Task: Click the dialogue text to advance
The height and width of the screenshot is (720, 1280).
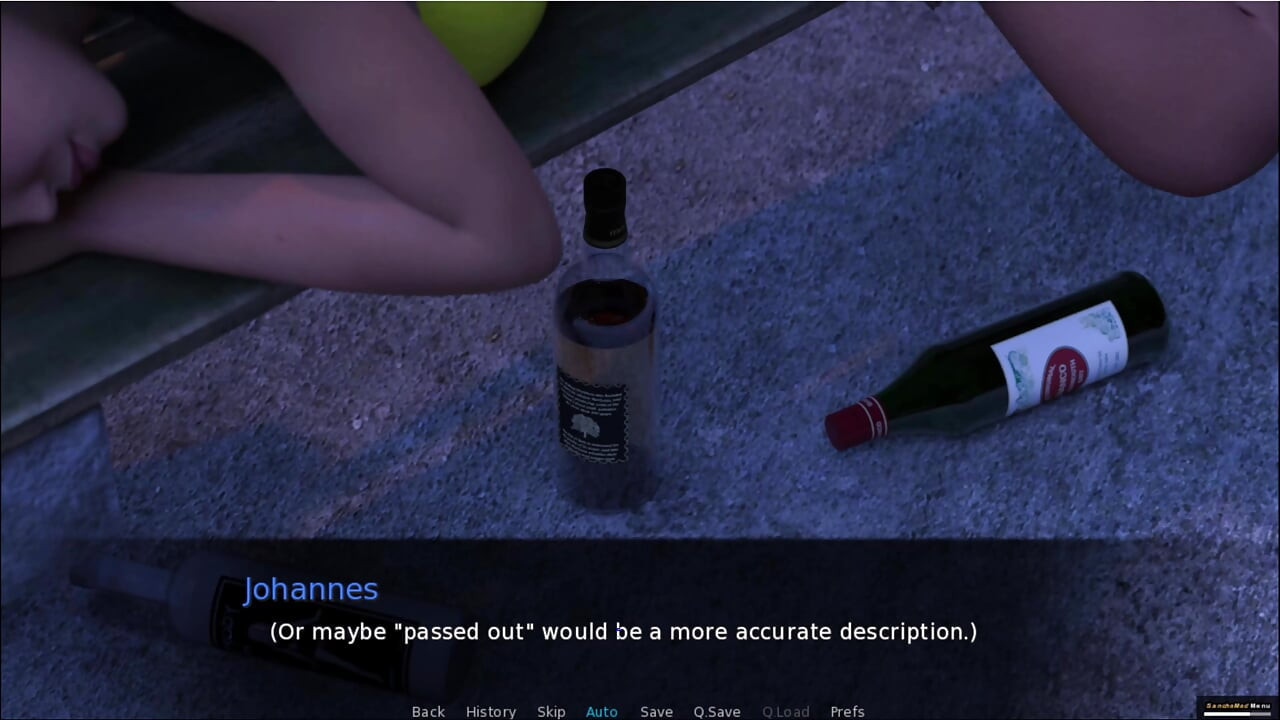Action: point(621,631)
